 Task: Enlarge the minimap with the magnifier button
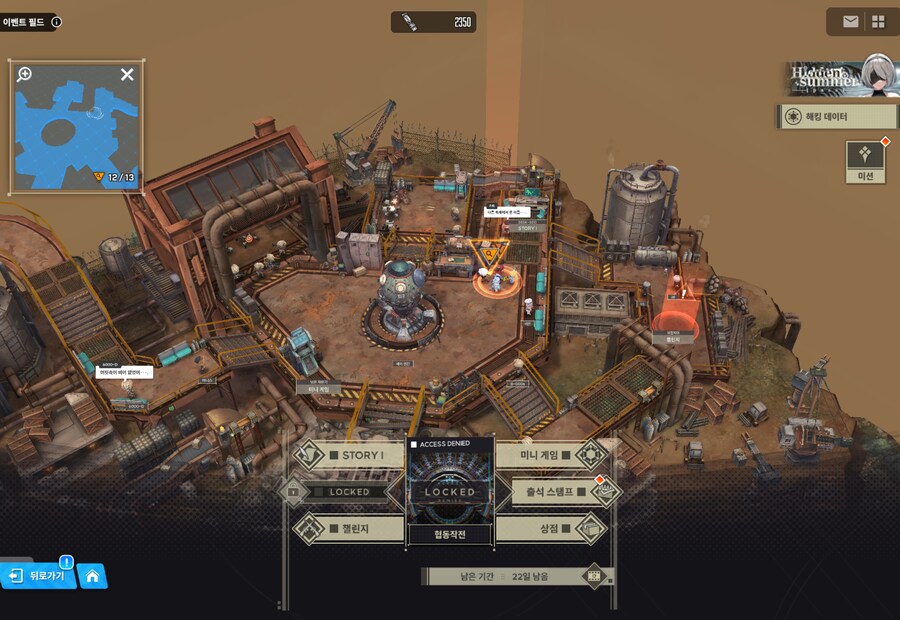tap(25, 74)
